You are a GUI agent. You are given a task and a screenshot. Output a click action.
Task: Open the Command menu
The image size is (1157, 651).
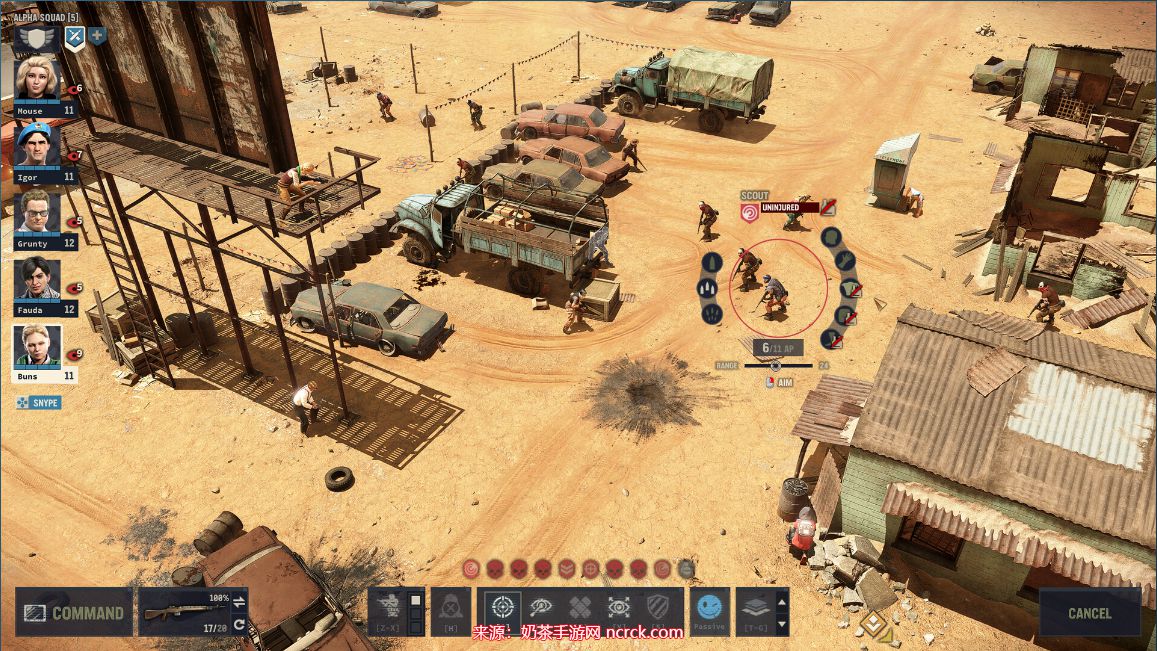point(74,612)
